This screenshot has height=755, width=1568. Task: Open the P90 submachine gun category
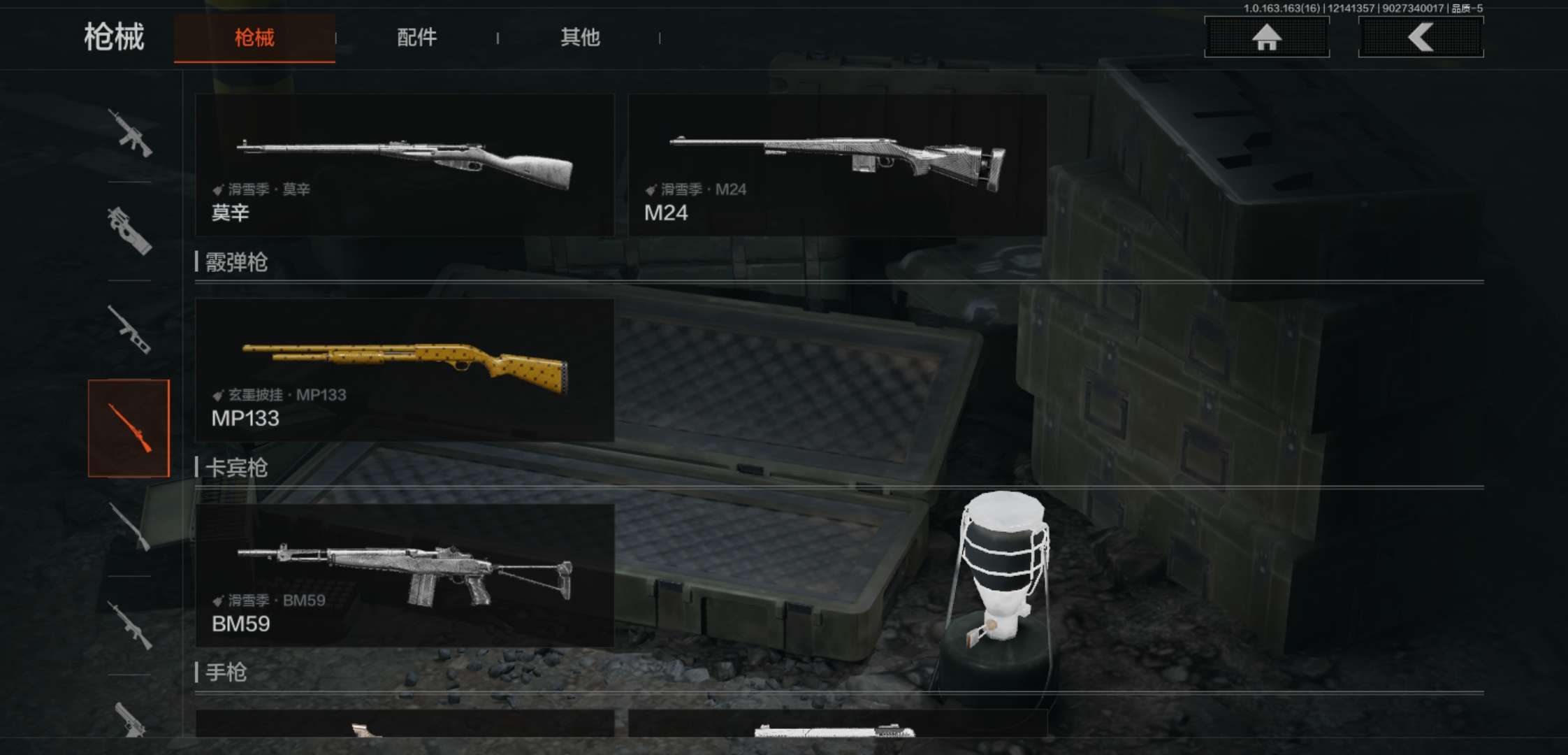coord(130,231)
